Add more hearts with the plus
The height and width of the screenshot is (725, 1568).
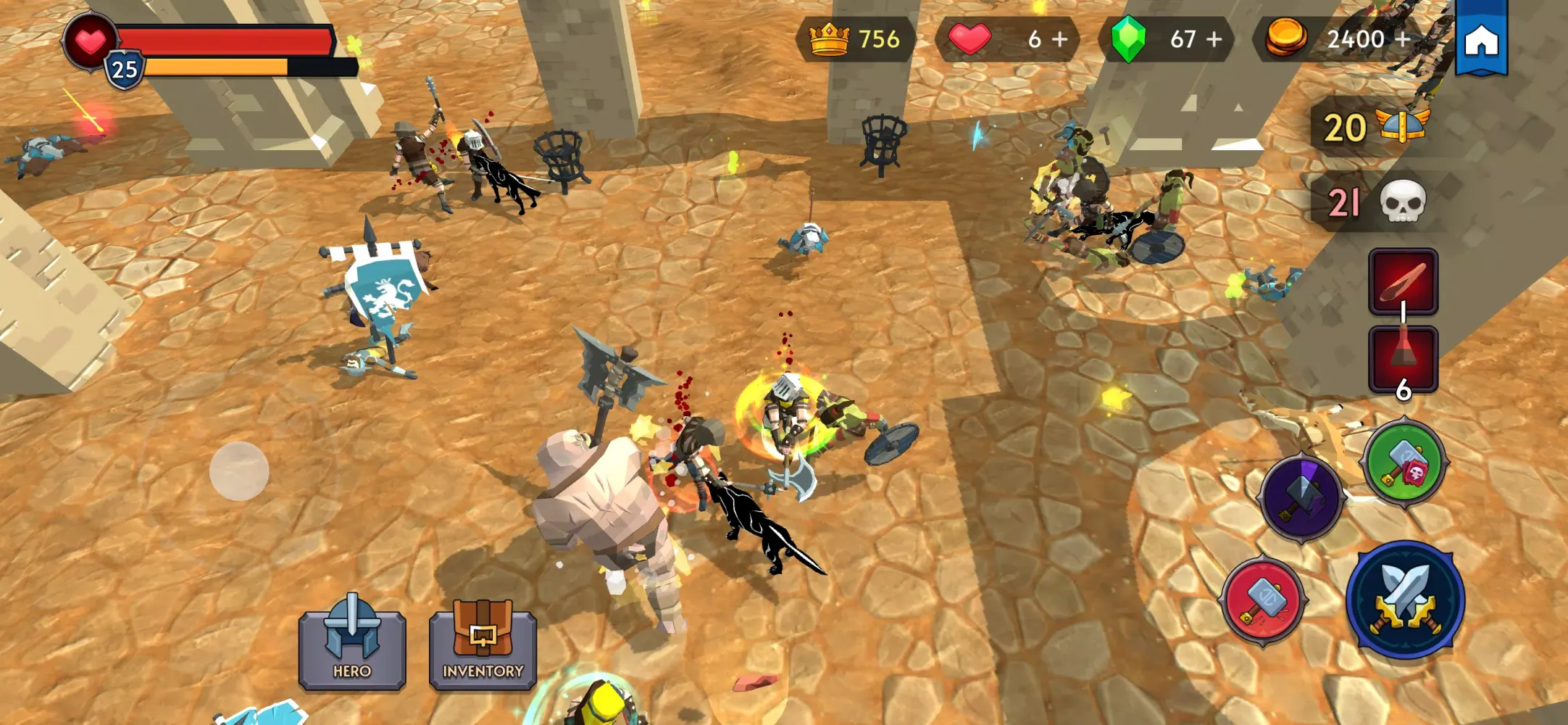1060,39
